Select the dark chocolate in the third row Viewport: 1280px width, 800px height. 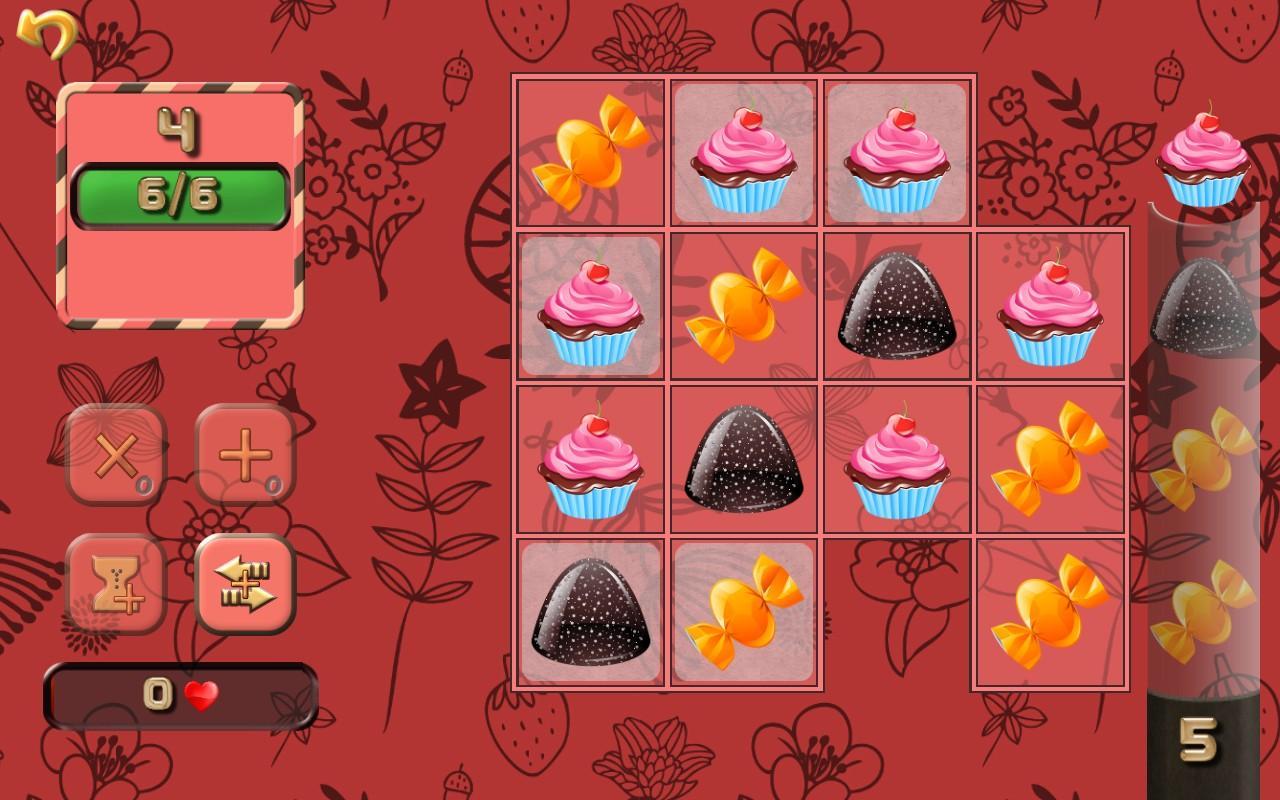[742, 458]
